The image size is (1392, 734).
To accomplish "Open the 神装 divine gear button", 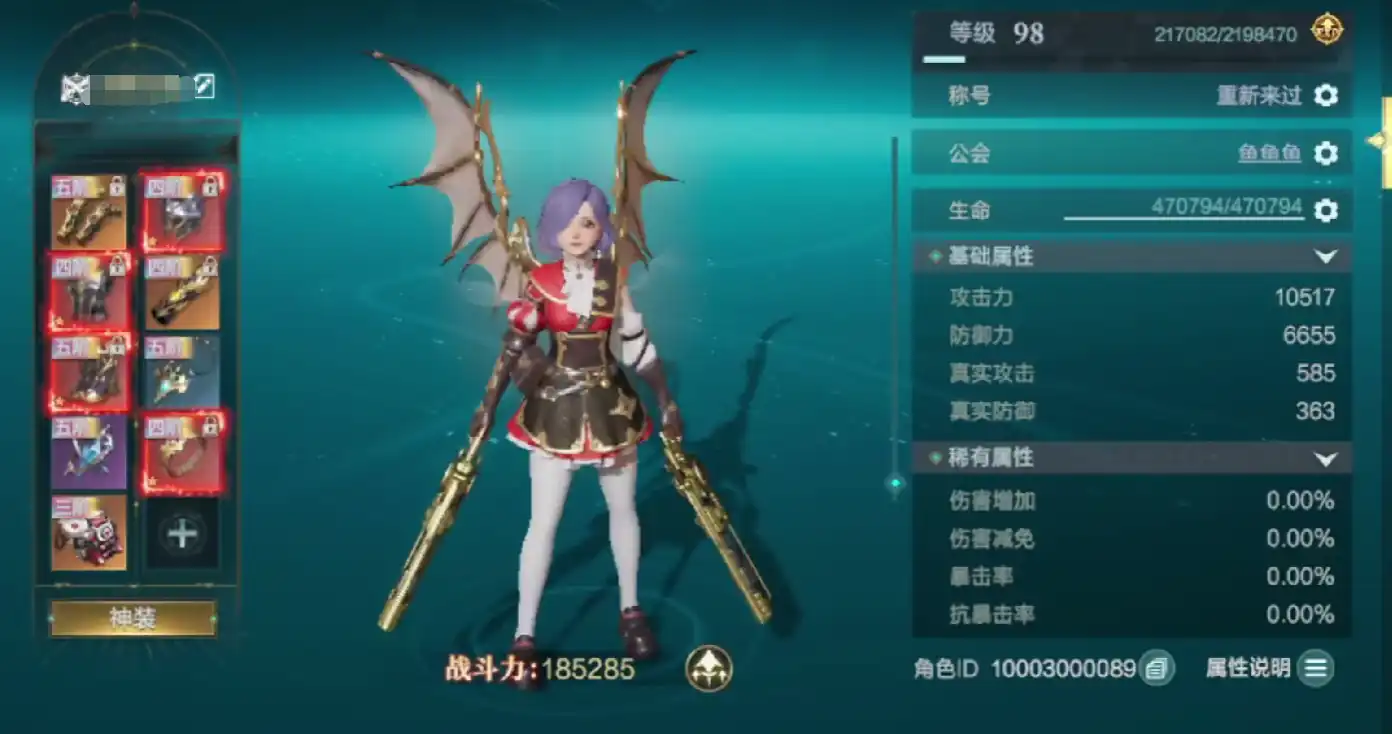I will pyautogui.click(x=133, y=618).
